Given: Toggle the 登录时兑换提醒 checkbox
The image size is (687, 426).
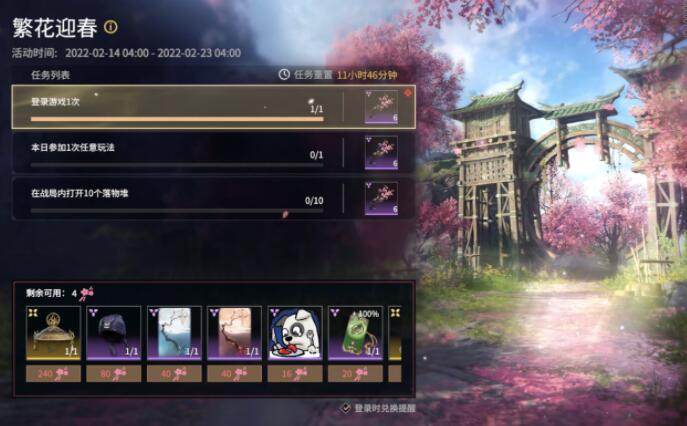Looking at the screenshot, I should pos(346,408).
